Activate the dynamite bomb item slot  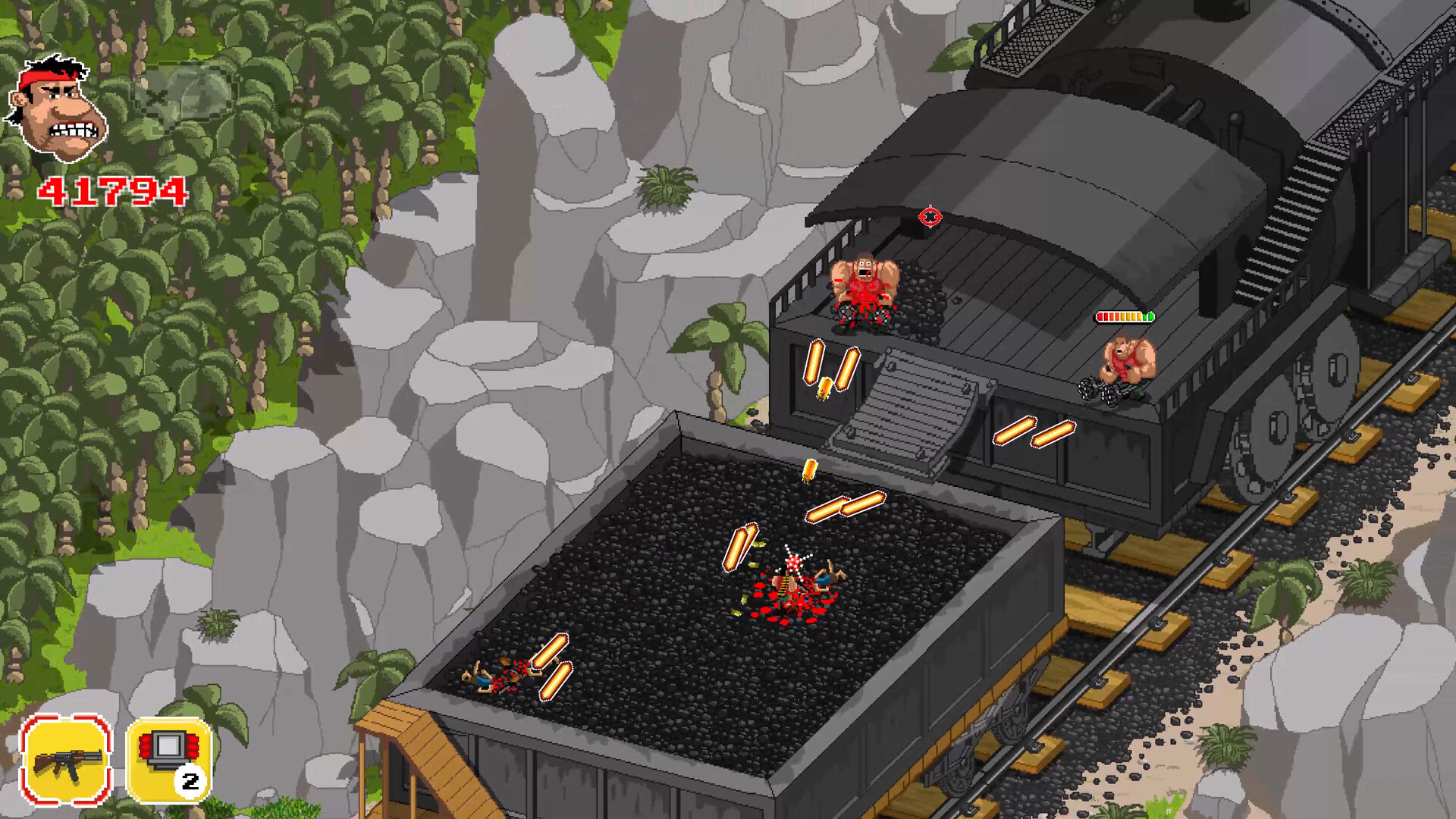click(168, 759)
